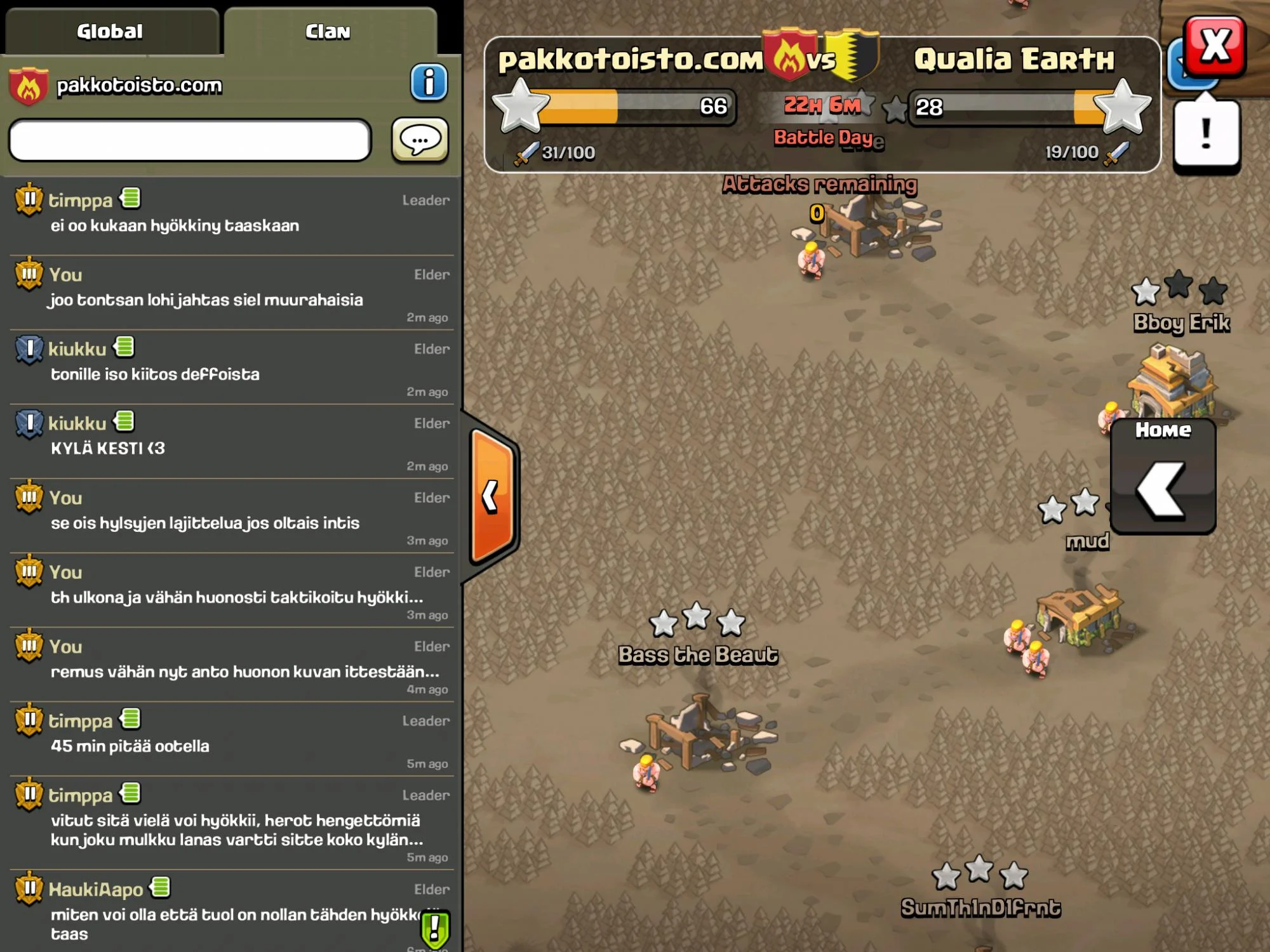The width and height of the screenshot is (1270, 952).
Task: Click the pakkotoisto.com clan shield badge
Action: [x=29, y=86]
